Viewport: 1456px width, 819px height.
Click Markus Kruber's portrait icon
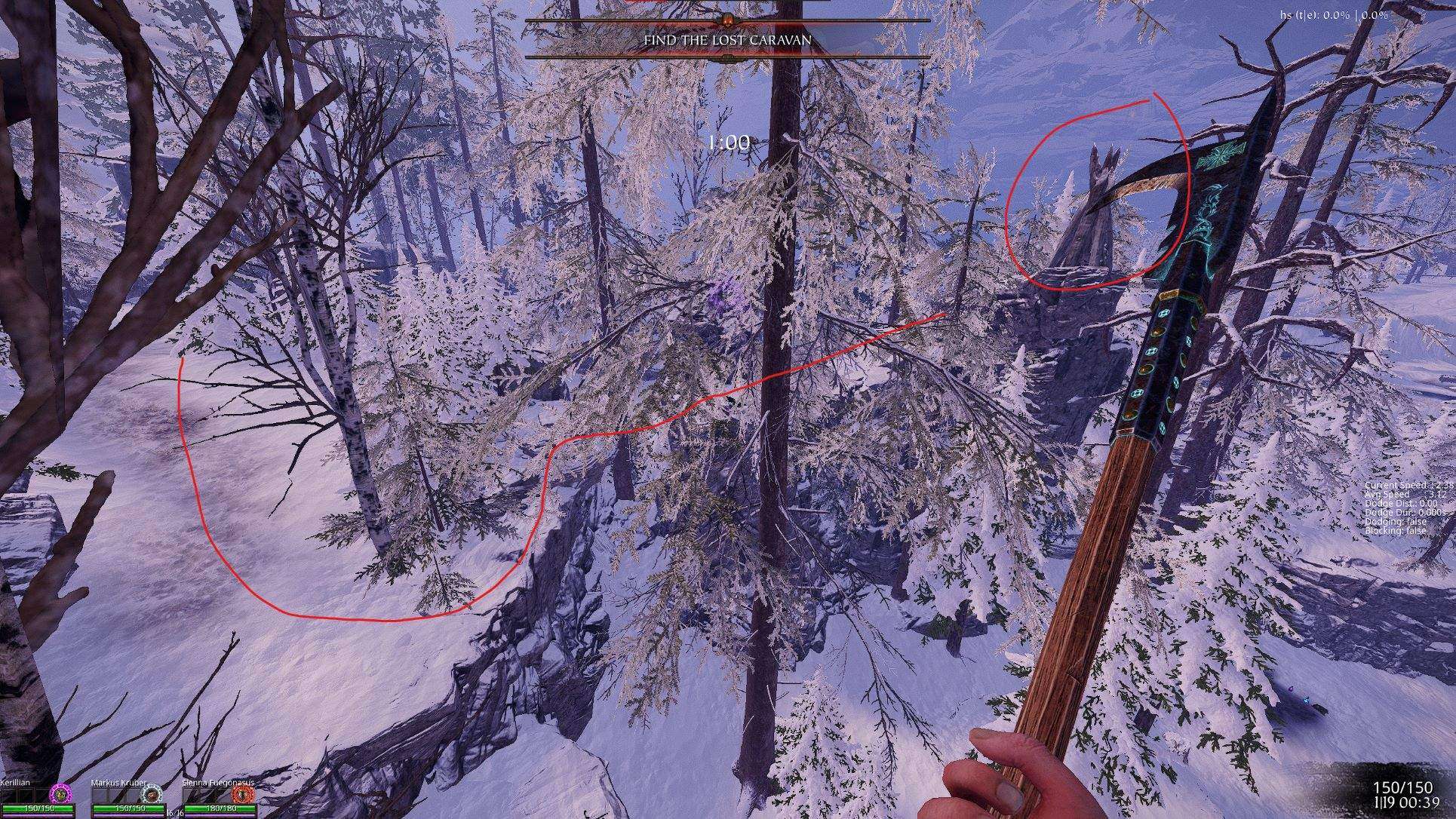[x=152, y=793]
